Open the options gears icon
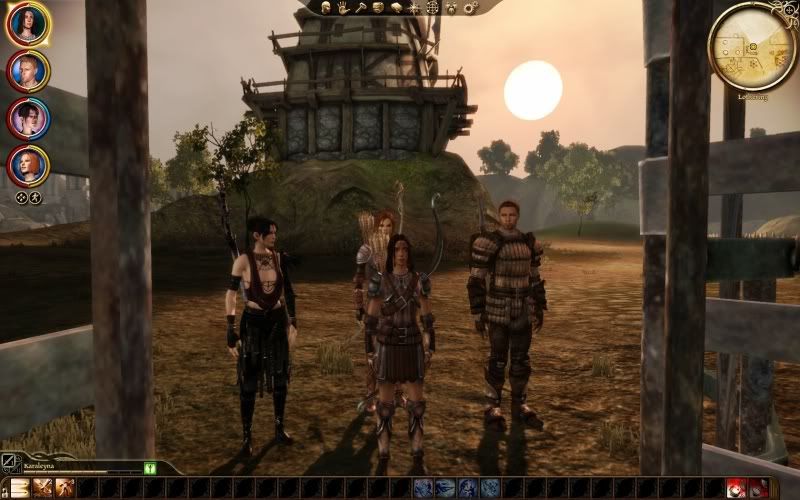800x500 pixels. (470, 7)
